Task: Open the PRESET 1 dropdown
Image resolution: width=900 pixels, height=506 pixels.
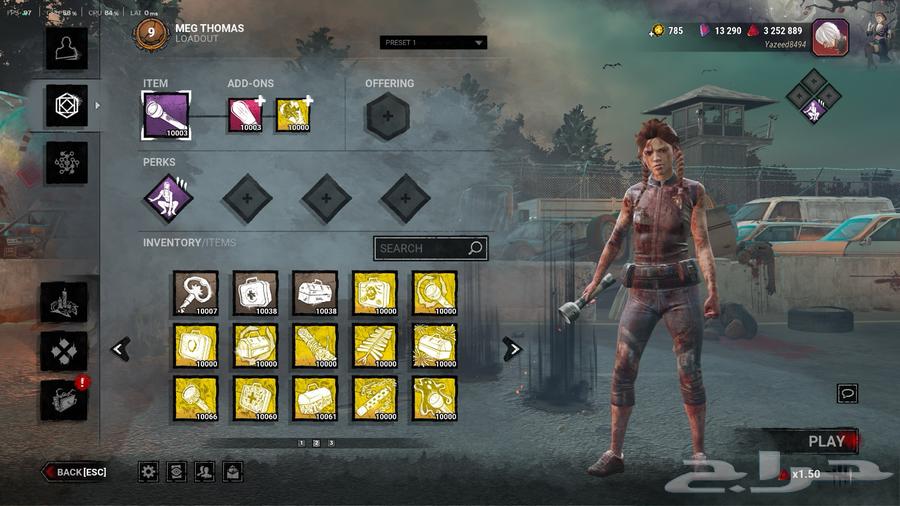Action: [x=433, y=43]
